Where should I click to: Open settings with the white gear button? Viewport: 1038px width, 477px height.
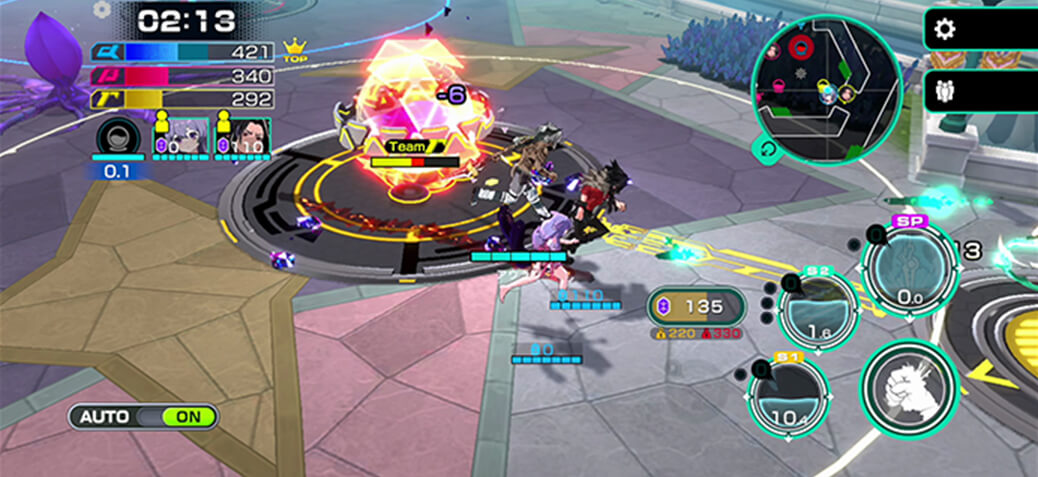943,30
